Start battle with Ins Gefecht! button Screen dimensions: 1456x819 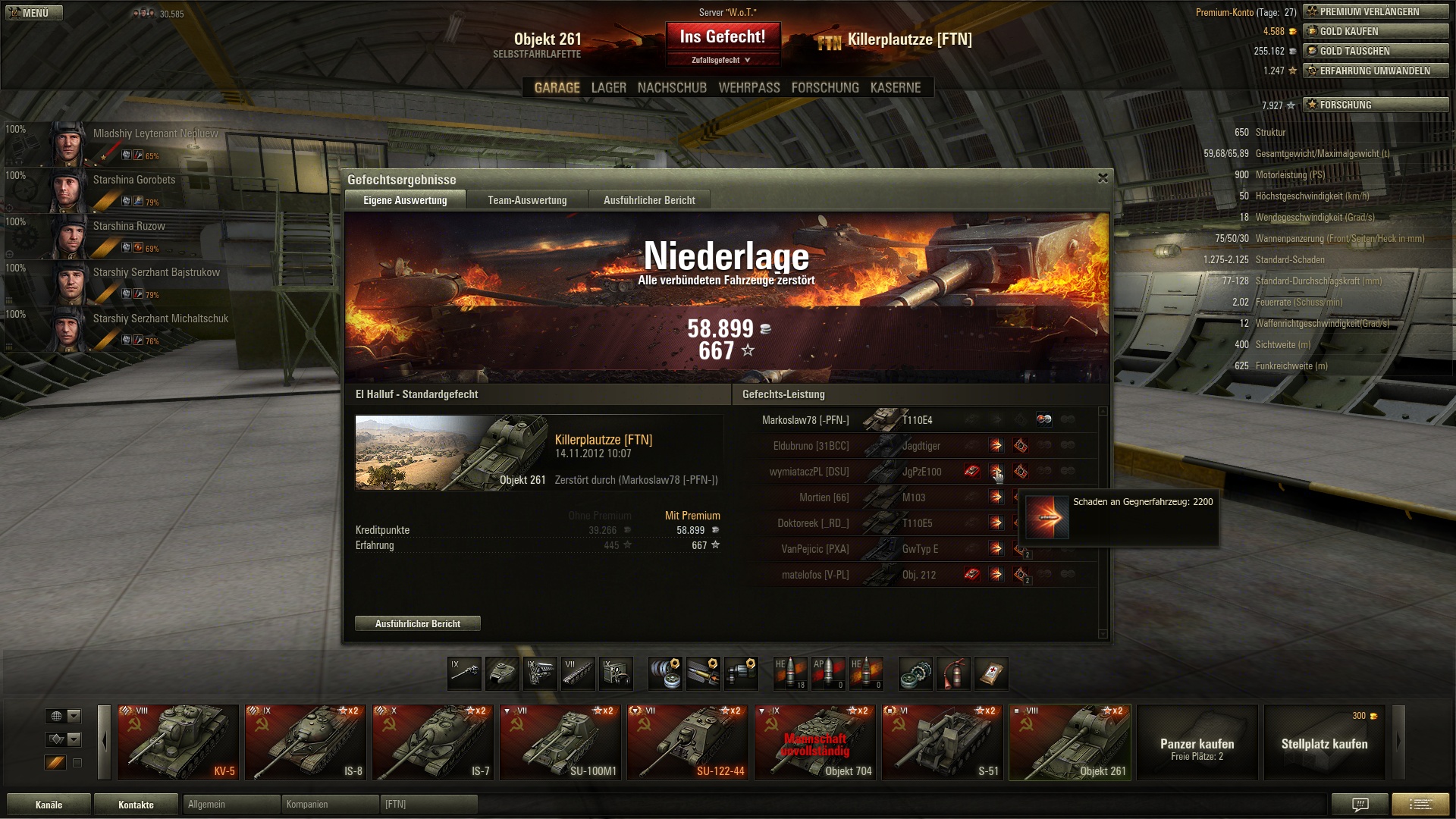(722, 37)
